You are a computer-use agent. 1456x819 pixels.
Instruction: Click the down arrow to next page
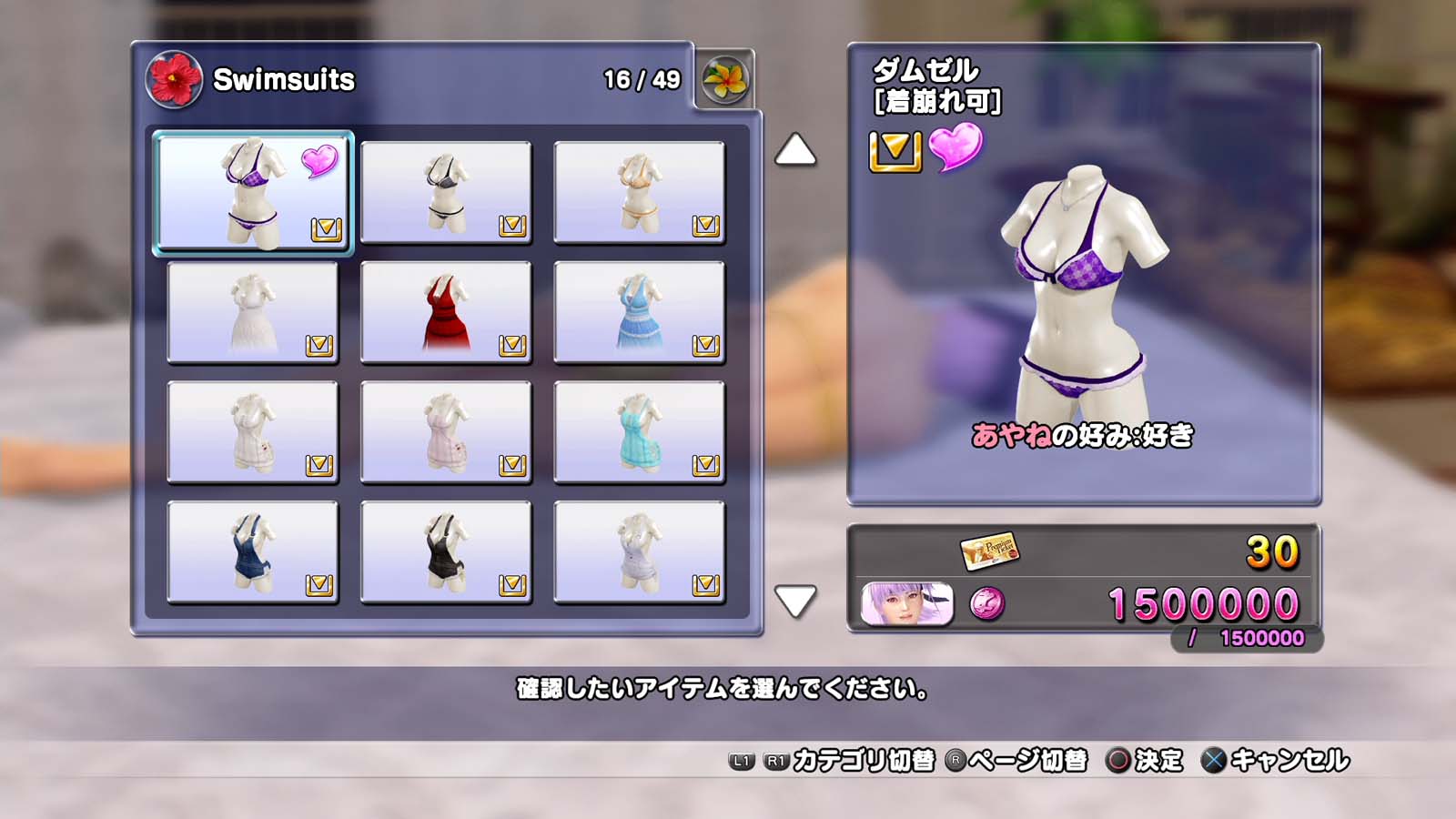795,601
